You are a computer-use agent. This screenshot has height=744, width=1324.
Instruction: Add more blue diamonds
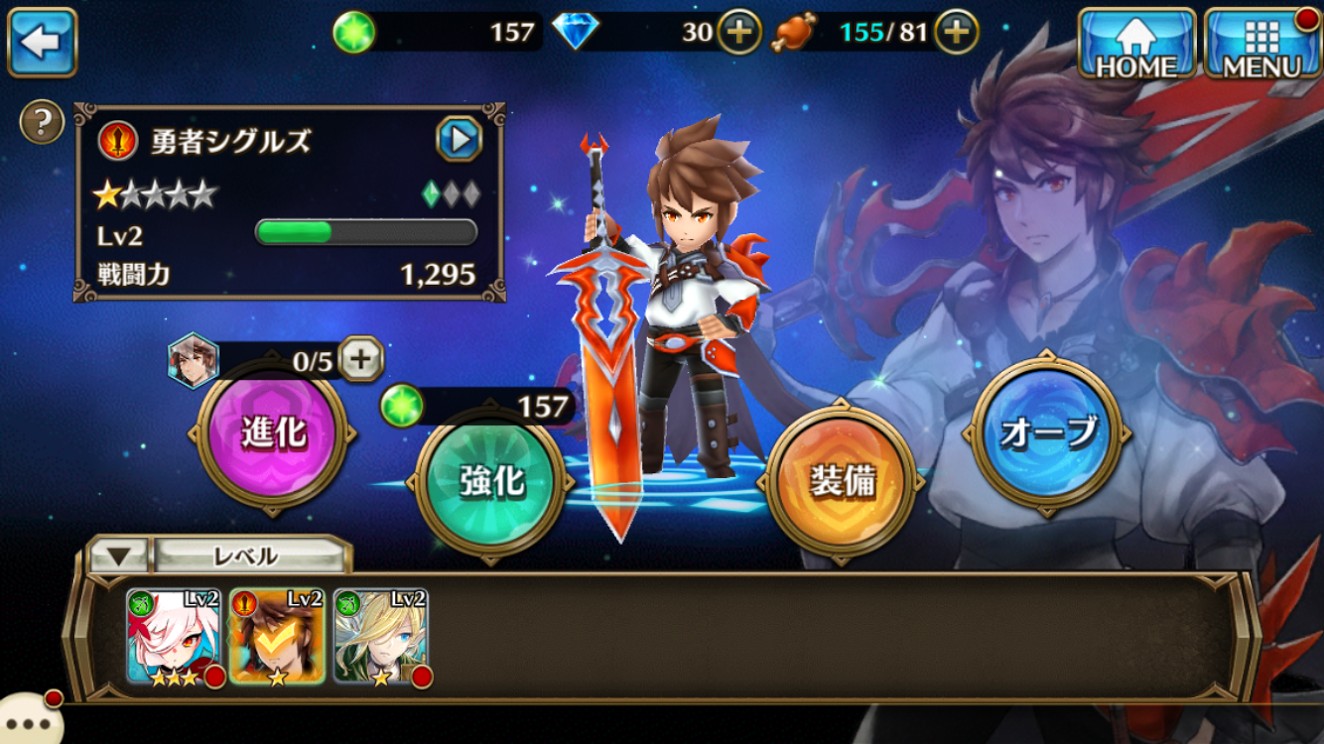pyautogui.click(x=738, y=33)
